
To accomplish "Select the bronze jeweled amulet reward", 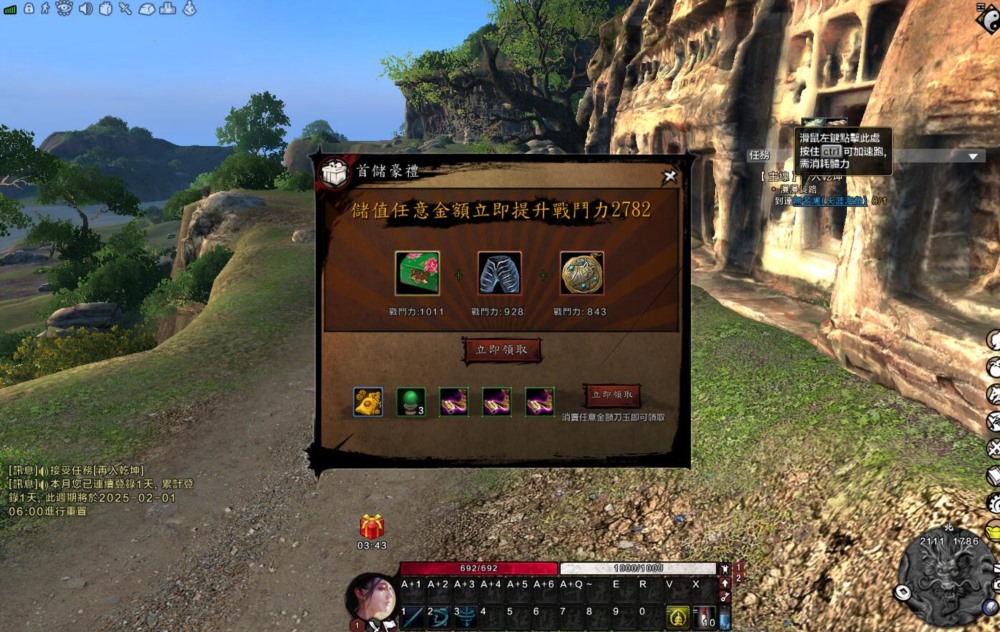I will (581, 273).
